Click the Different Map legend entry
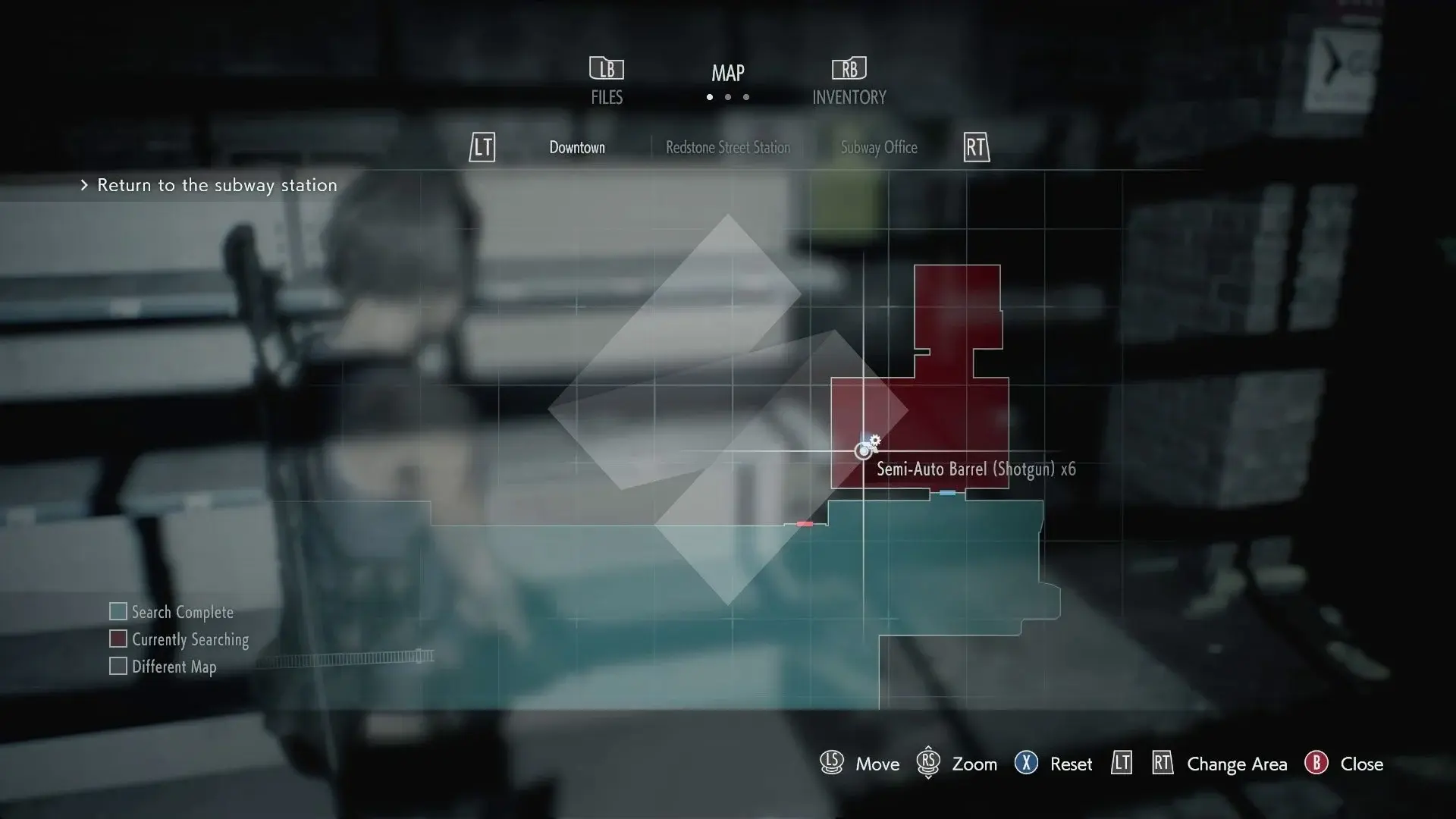This screenshot has width=1456, height=819. click(x=163, y=667)
